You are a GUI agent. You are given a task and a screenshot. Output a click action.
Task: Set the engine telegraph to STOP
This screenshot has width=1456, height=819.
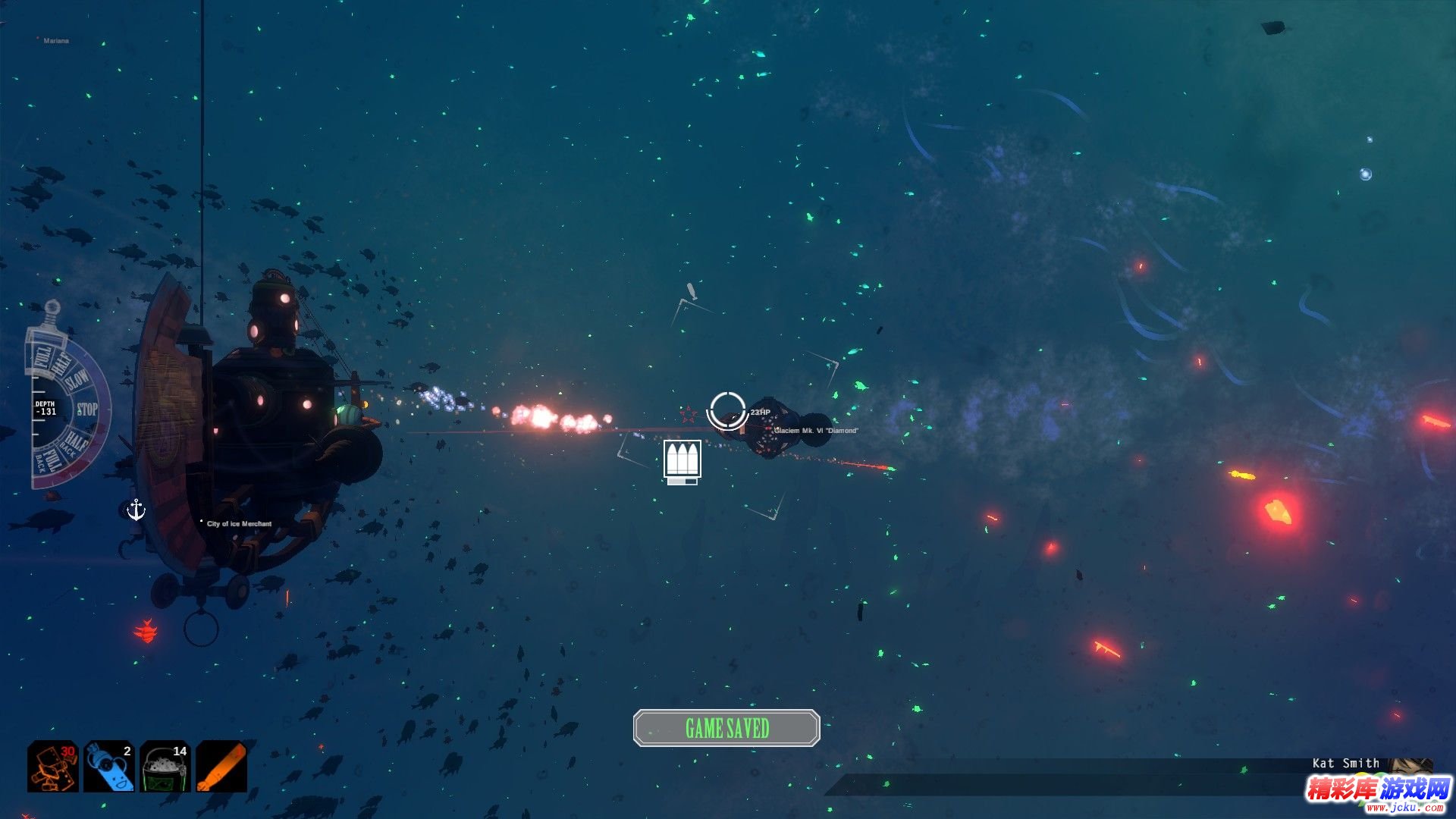pos(87,410)
